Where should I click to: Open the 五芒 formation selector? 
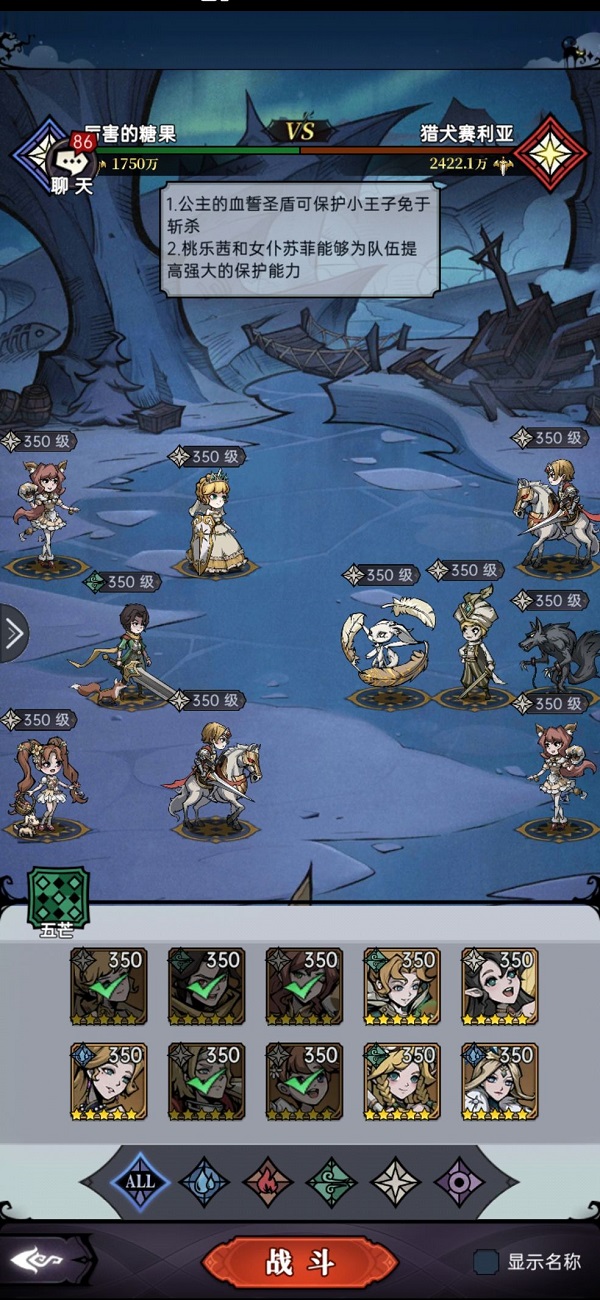(57, 897)
